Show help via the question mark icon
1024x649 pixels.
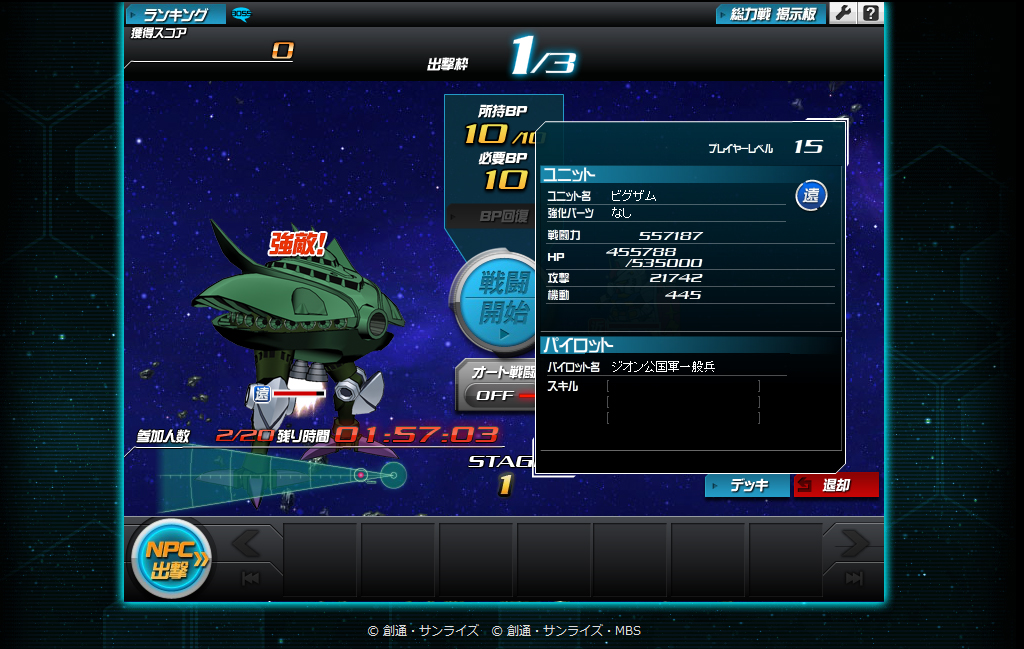point(871,13)
